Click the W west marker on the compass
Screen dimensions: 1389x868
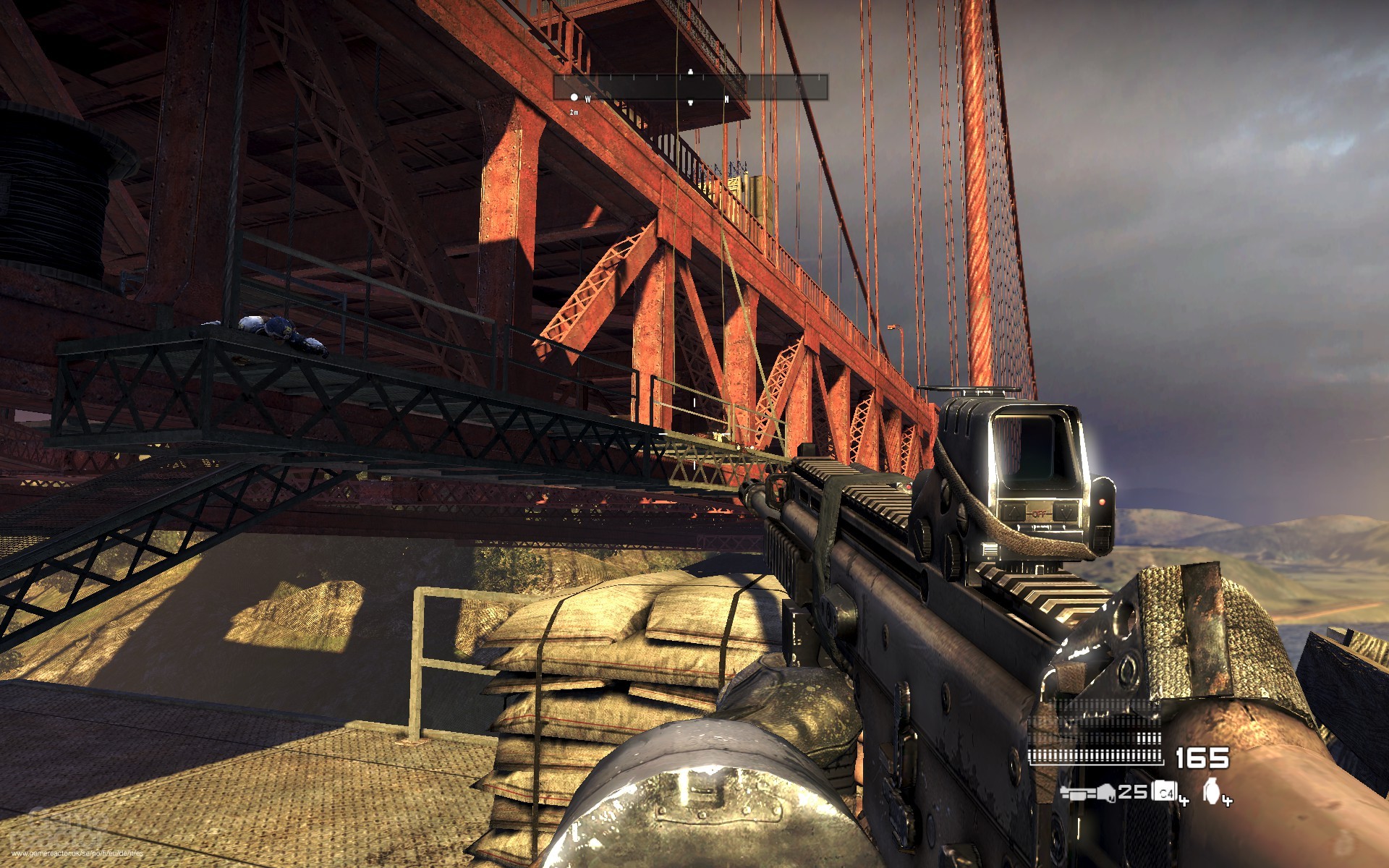point(587,98)
